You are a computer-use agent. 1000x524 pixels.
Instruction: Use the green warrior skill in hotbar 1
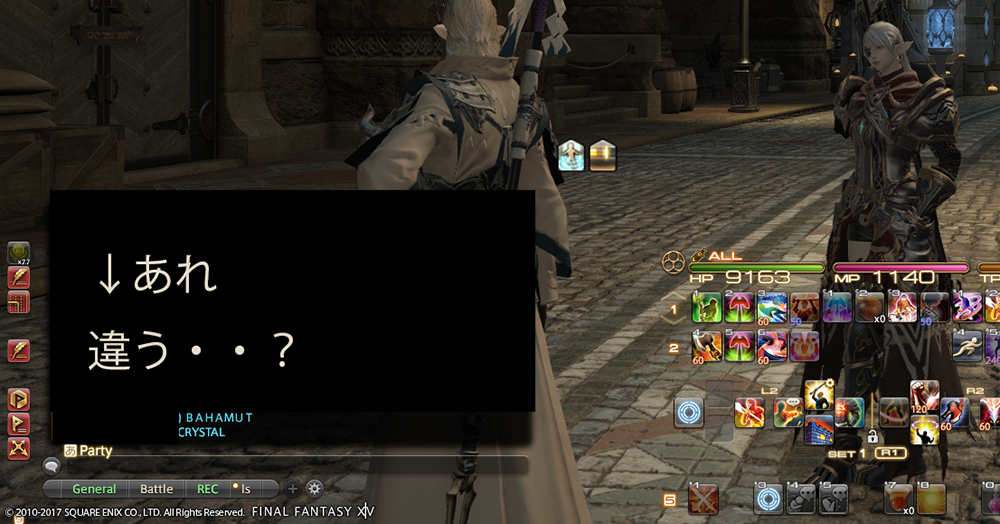[x=707, y=307]
